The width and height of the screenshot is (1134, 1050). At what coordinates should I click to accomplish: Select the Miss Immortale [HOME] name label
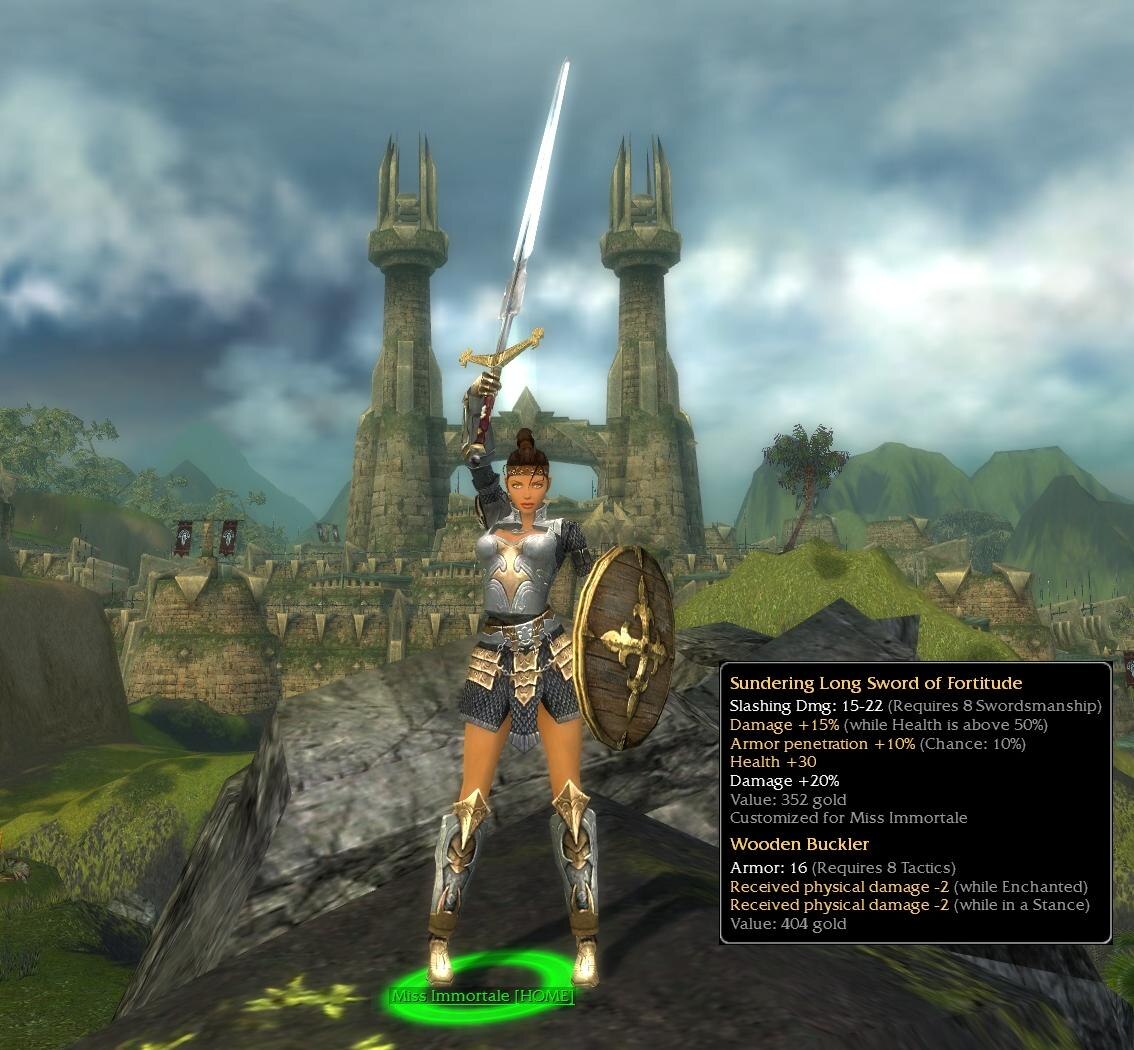point(483,996)
